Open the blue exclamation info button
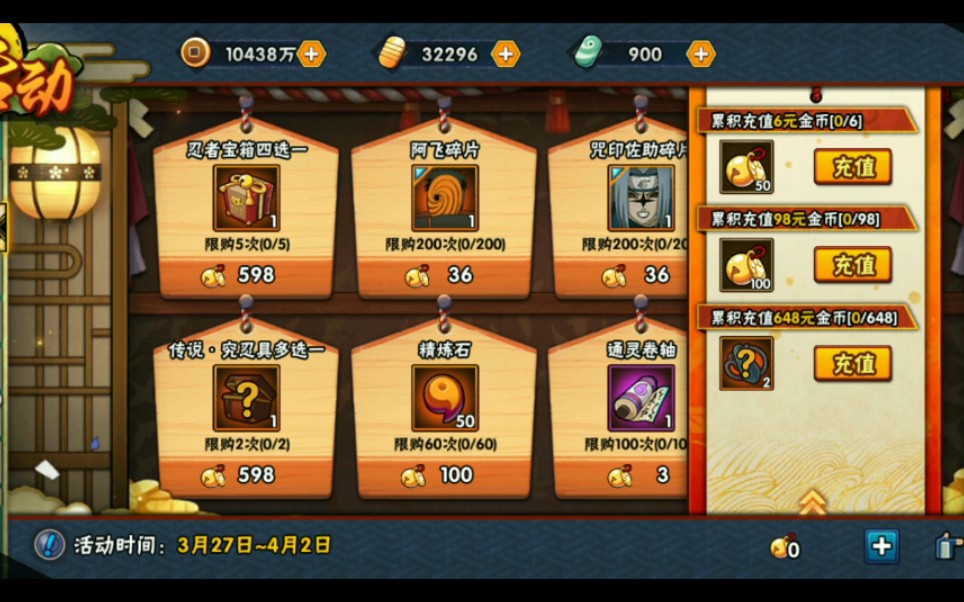 coord(49,544)
